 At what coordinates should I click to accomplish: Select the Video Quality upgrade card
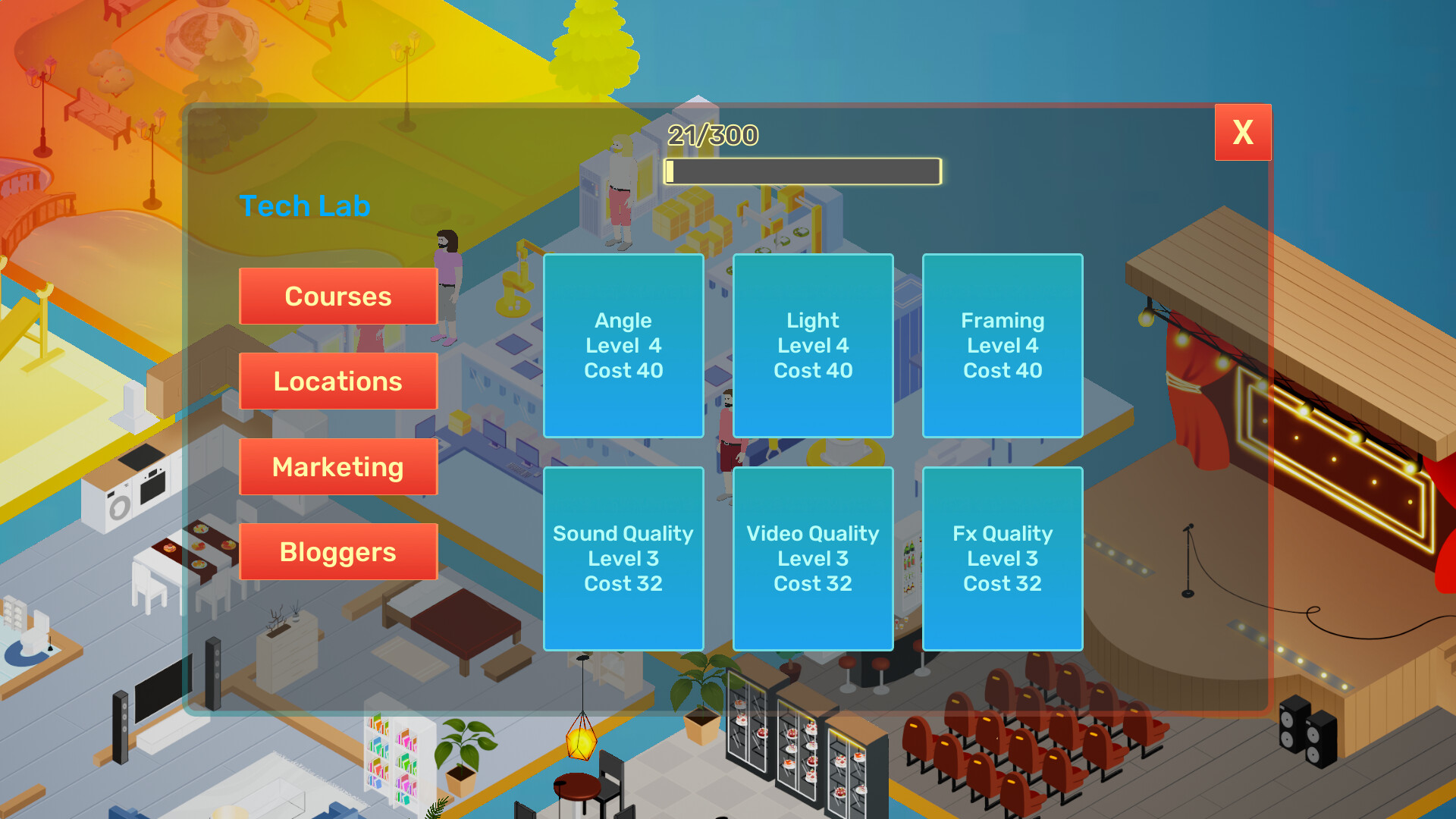(x=812, y=559)
